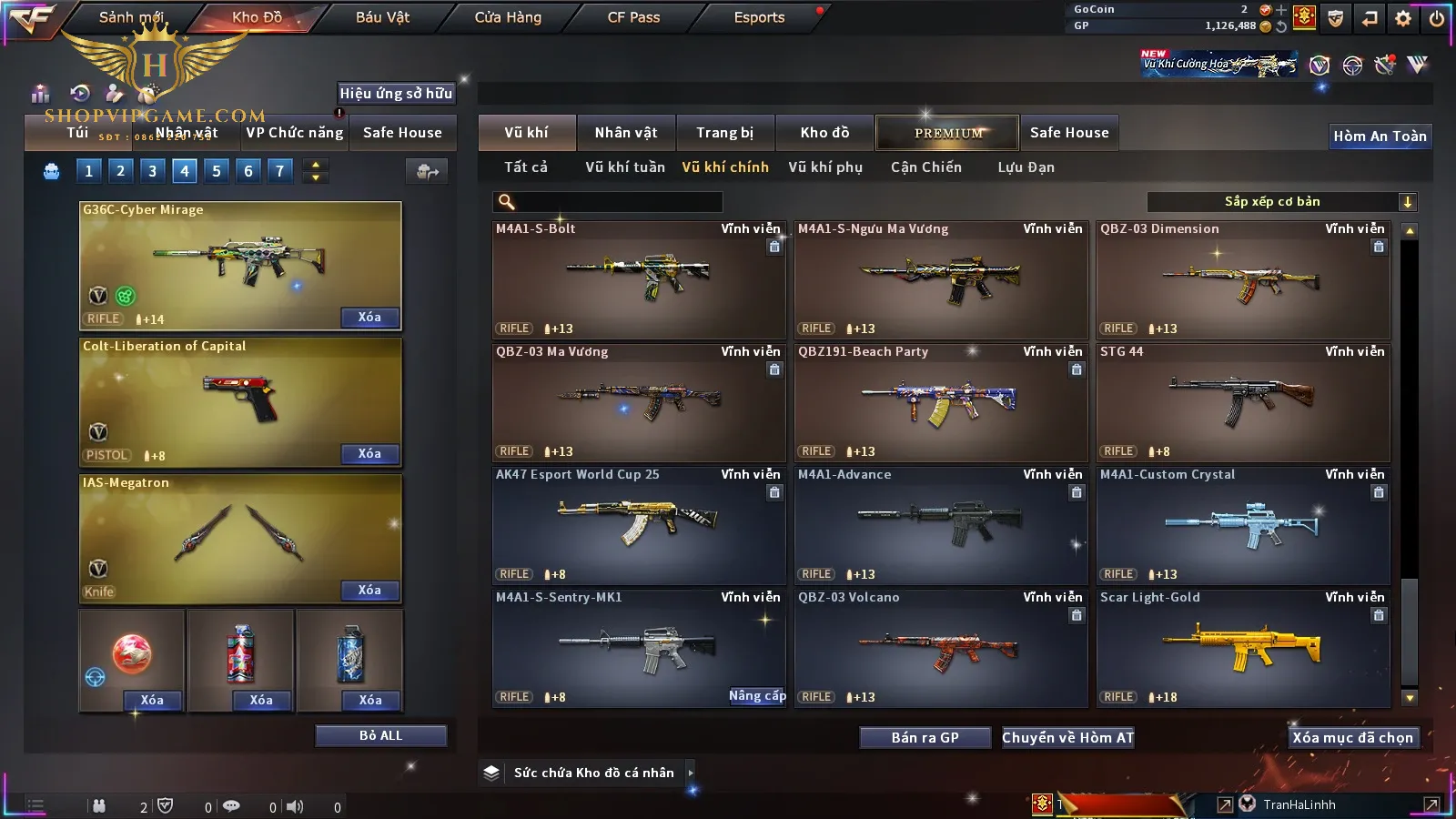
Task: Show the Cận Chiến weapon category
Action: 925,167
